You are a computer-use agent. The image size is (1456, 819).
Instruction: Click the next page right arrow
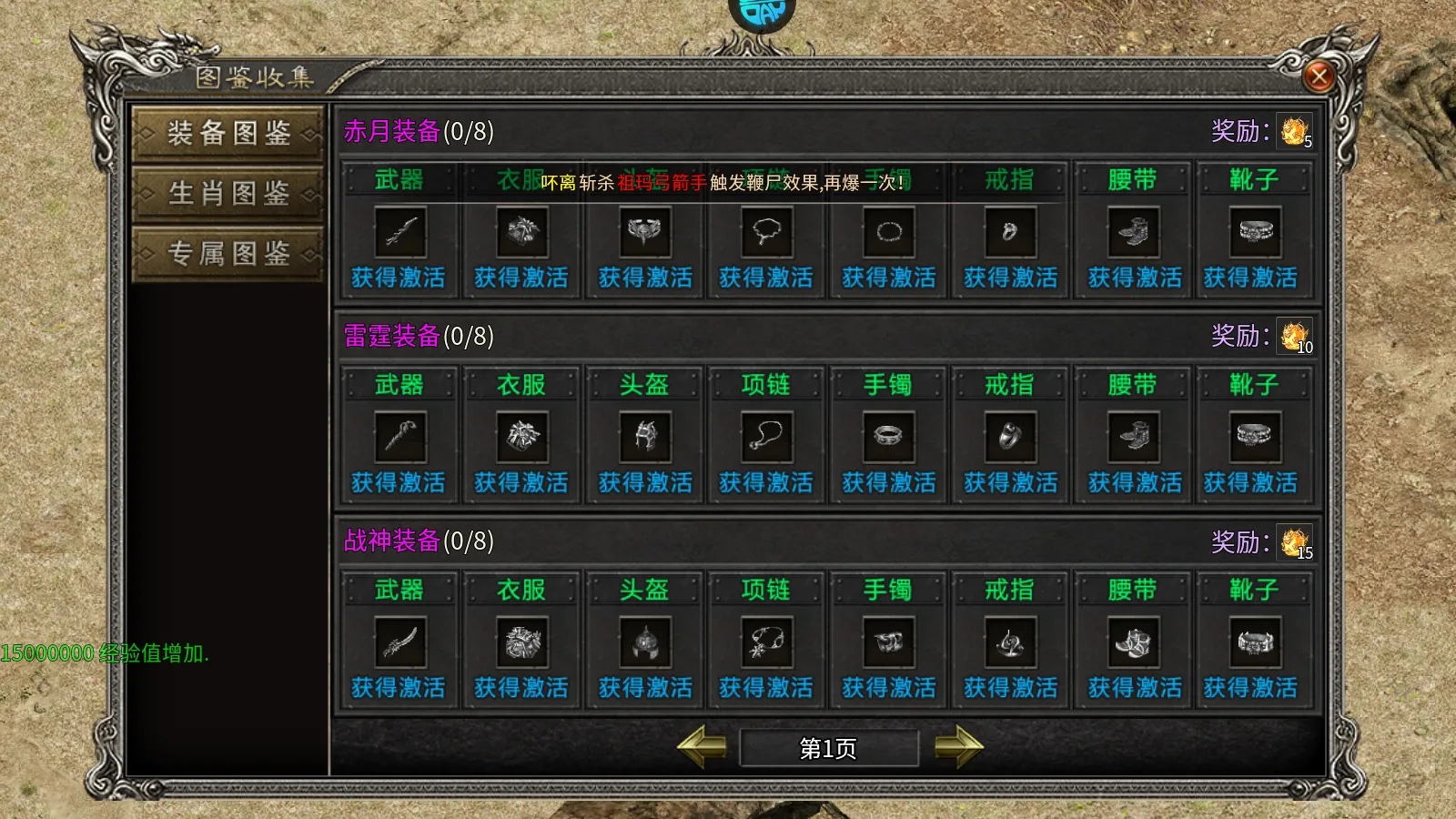point(955,748)
